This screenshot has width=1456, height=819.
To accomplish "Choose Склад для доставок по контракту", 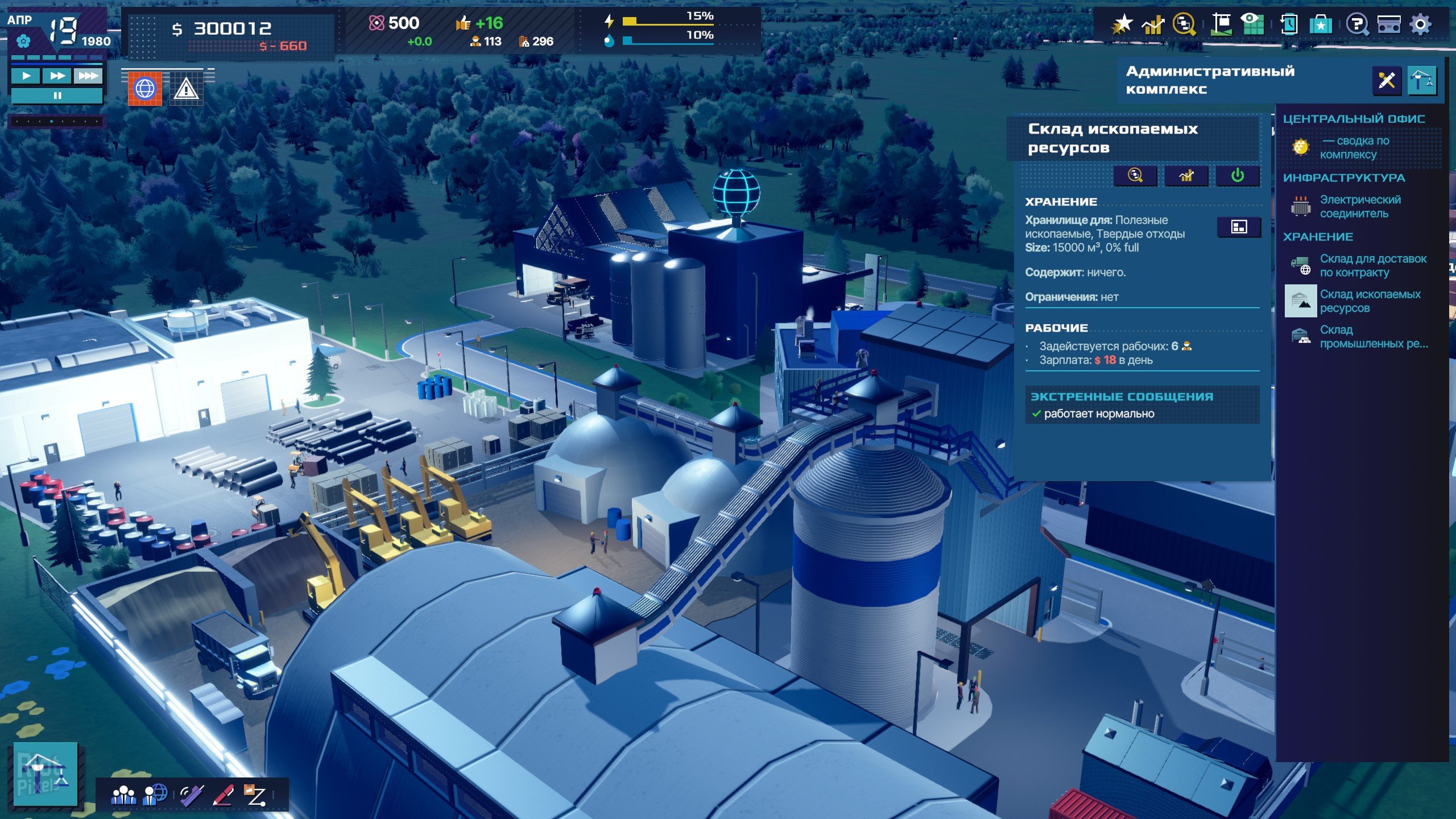I will 1372,266.
